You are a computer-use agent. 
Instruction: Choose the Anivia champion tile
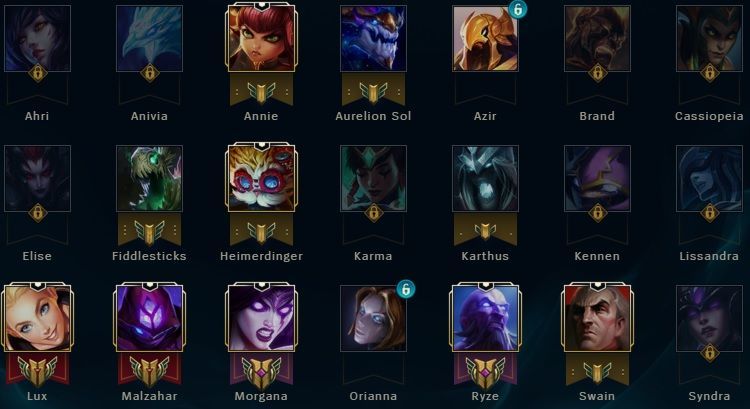coord(149,38)
